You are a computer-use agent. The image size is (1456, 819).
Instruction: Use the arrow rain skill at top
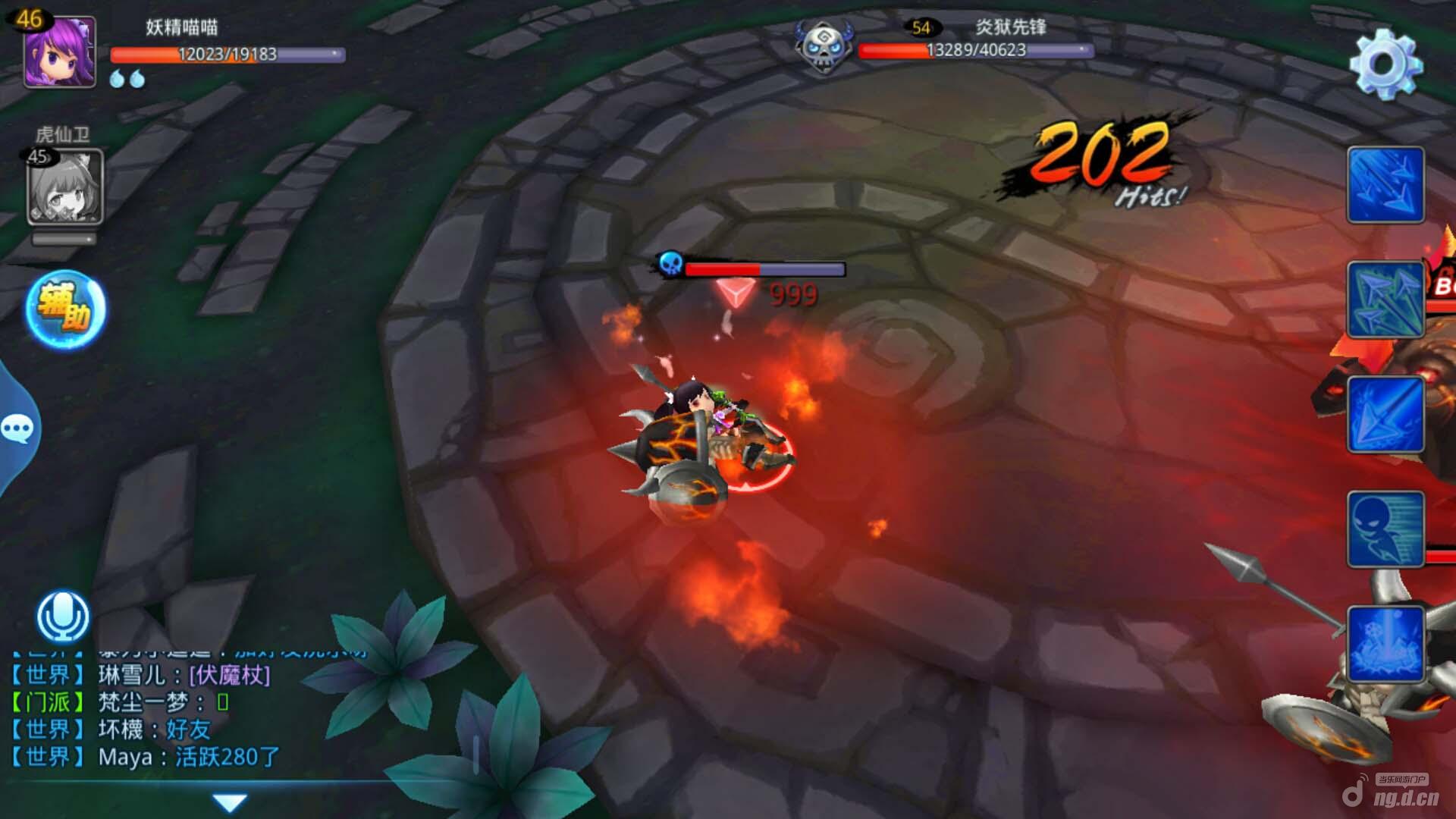(x=1385, y=185)
